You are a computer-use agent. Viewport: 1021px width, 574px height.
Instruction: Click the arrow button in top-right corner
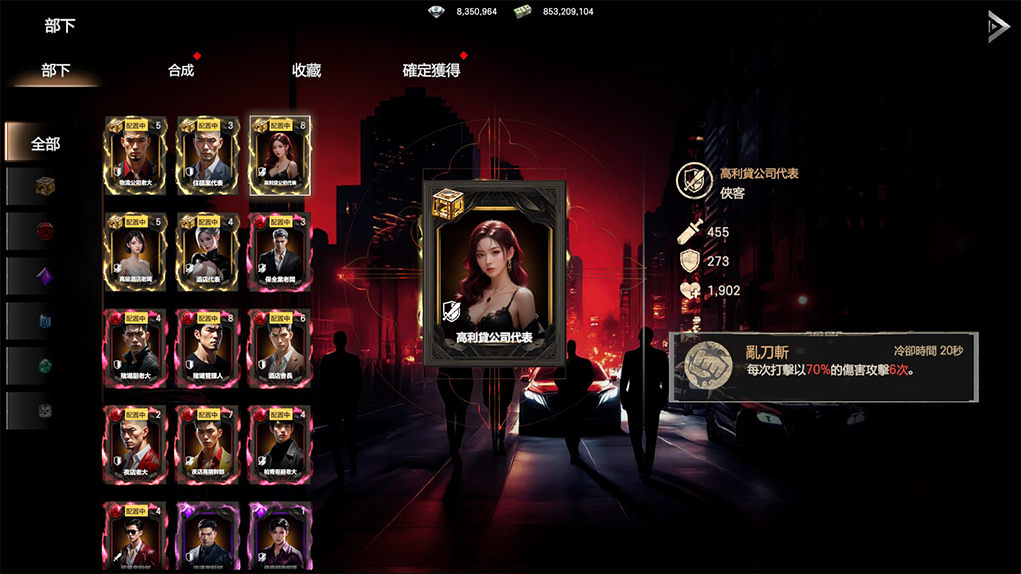click(x=997, y=27)
